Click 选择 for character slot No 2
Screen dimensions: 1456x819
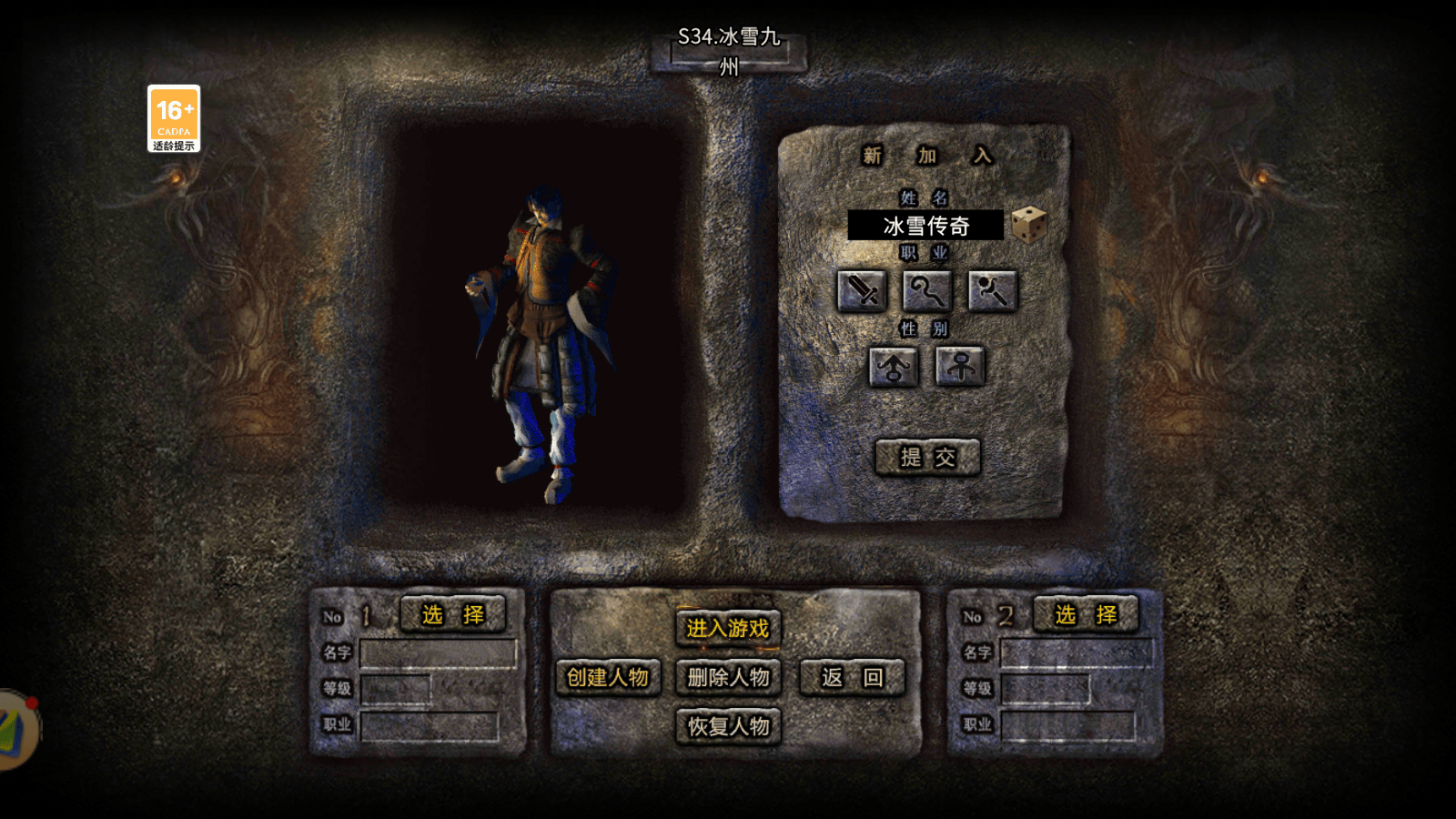pos(1086,615)
